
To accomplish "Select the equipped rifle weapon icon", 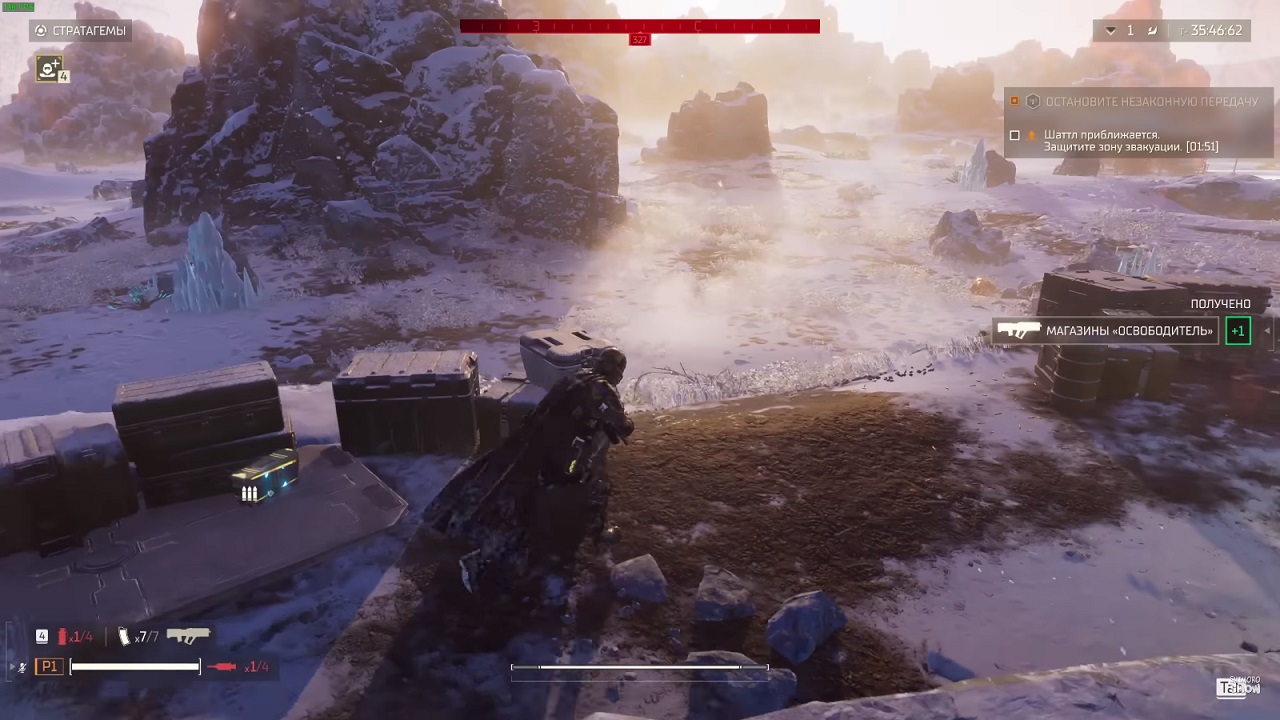I will point(188,634).
